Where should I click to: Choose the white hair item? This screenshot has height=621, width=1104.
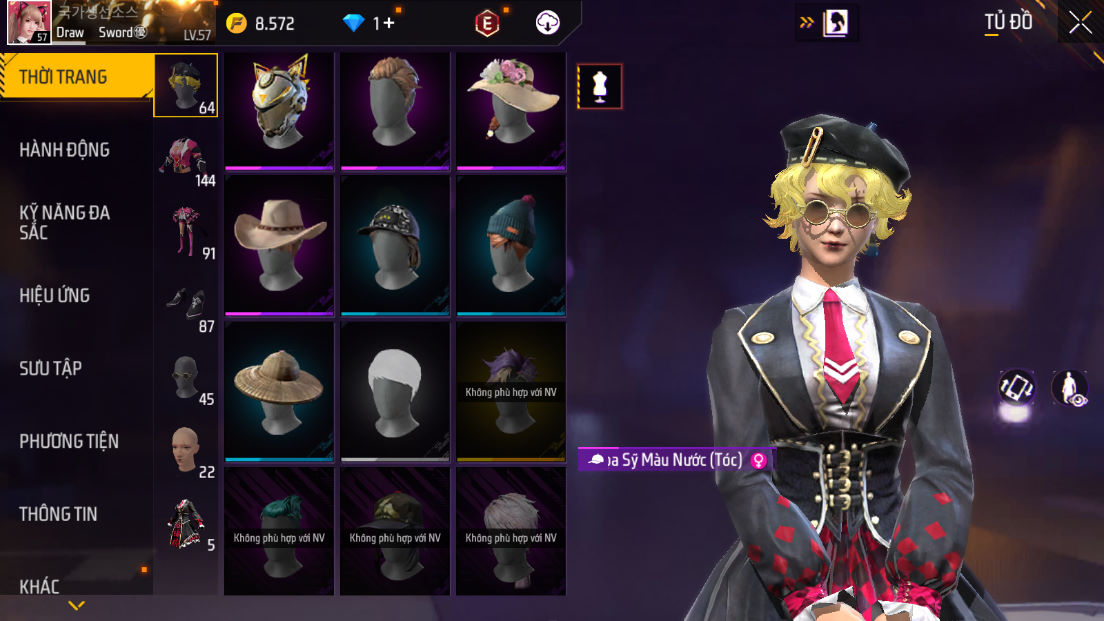pos(395,389)
